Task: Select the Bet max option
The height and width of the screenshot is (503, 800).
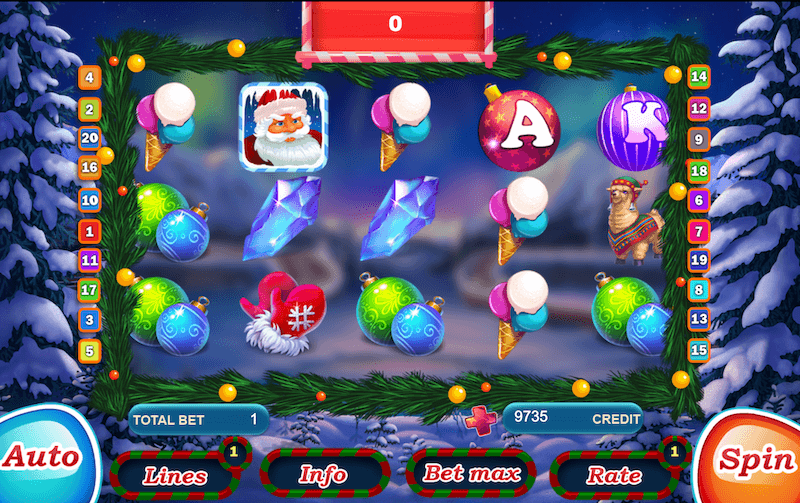Action: click(472, 473)
